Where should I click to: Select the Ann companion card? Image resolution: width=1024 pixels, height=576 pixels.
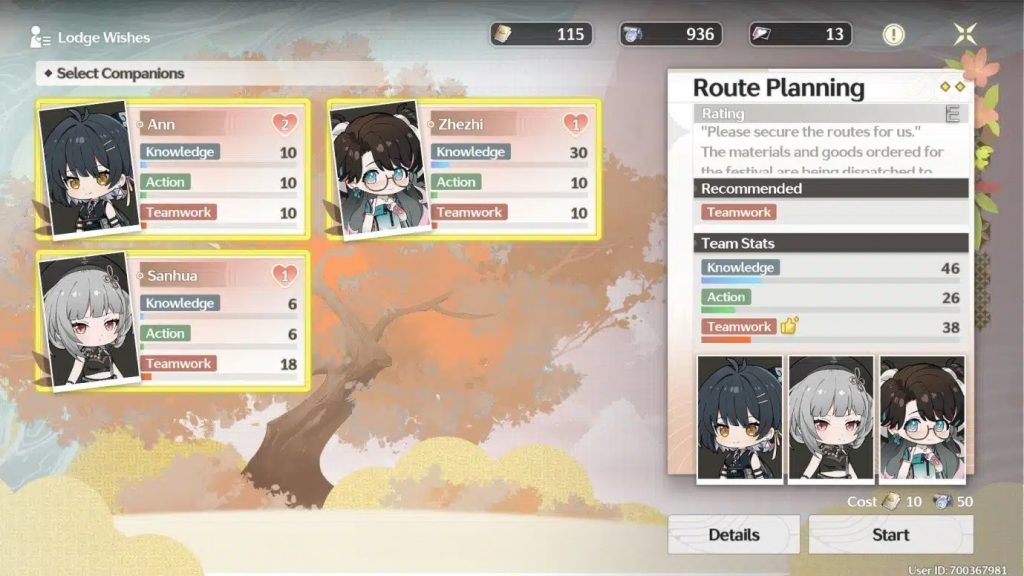tap(172, 168)
